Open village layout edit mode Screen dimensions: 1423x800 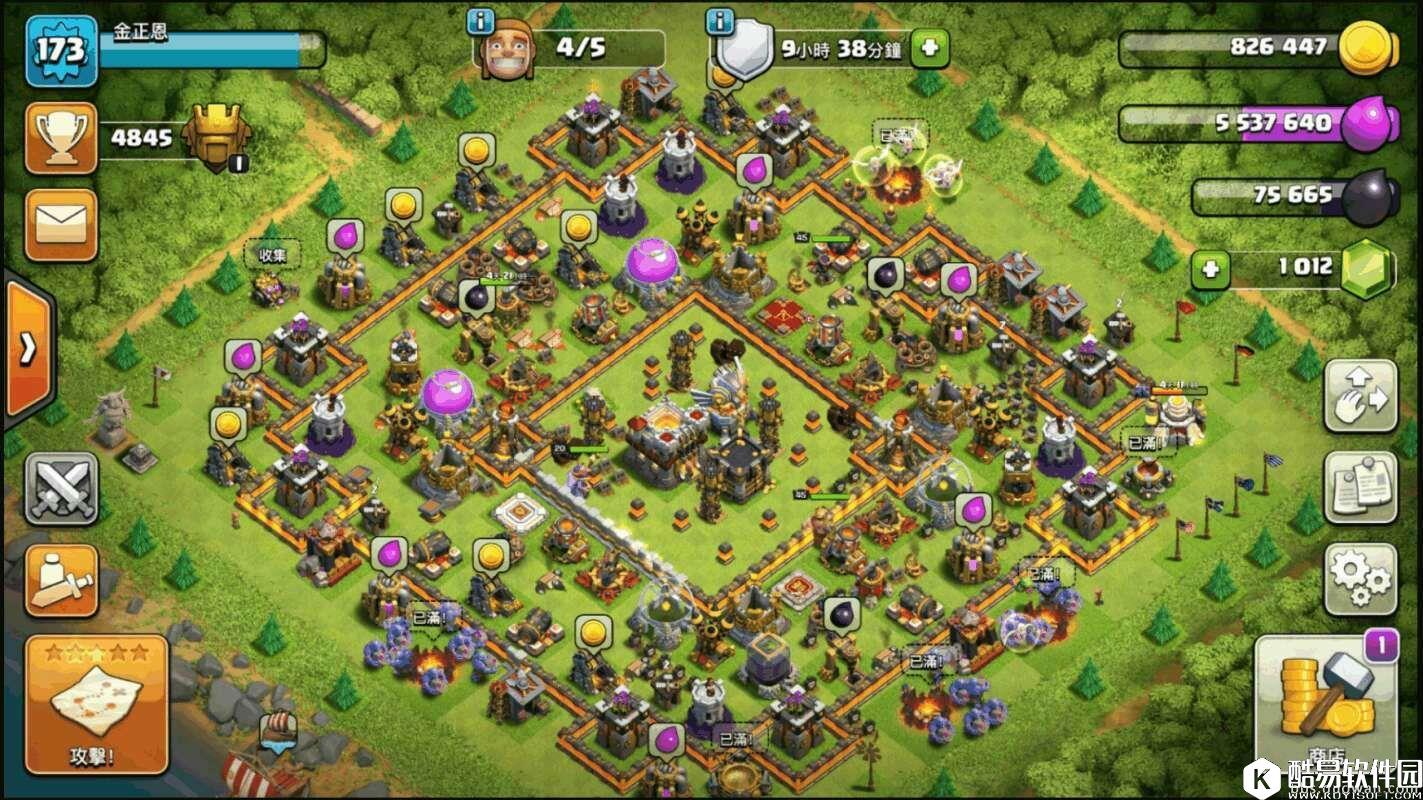pyautogui.click(x=1360, y=396)
